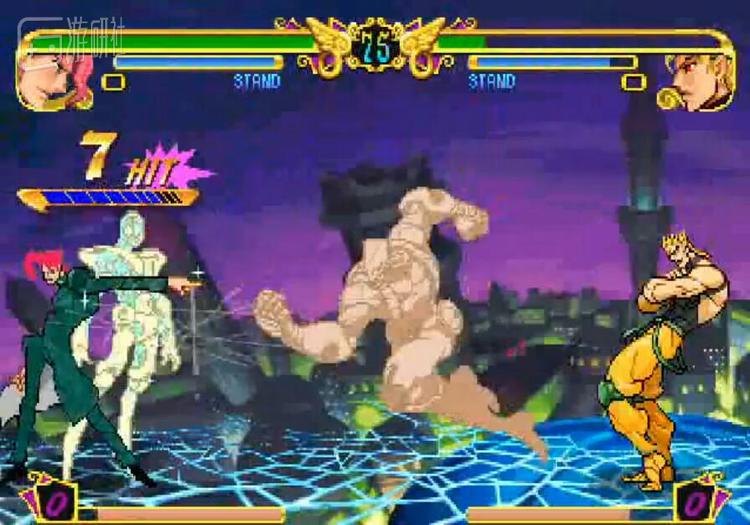Click Kakyoin's player one portrait

click(54, 78)
